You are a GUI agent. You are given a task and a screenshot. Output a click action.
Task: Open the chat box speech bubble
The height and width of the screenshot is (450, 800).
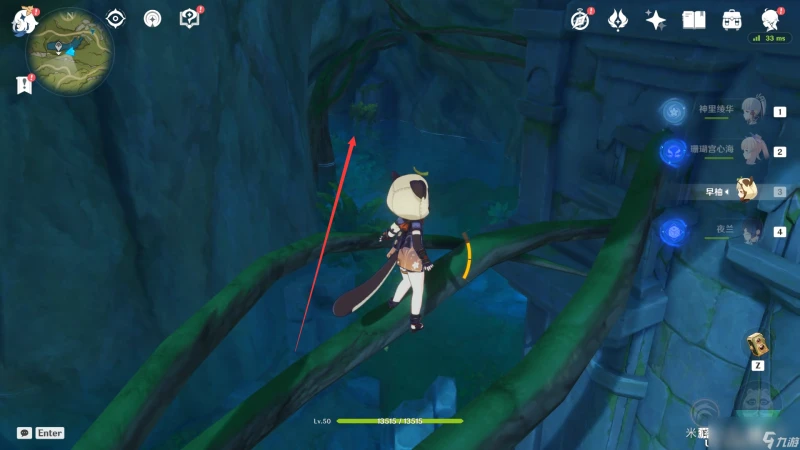[24, 433]
